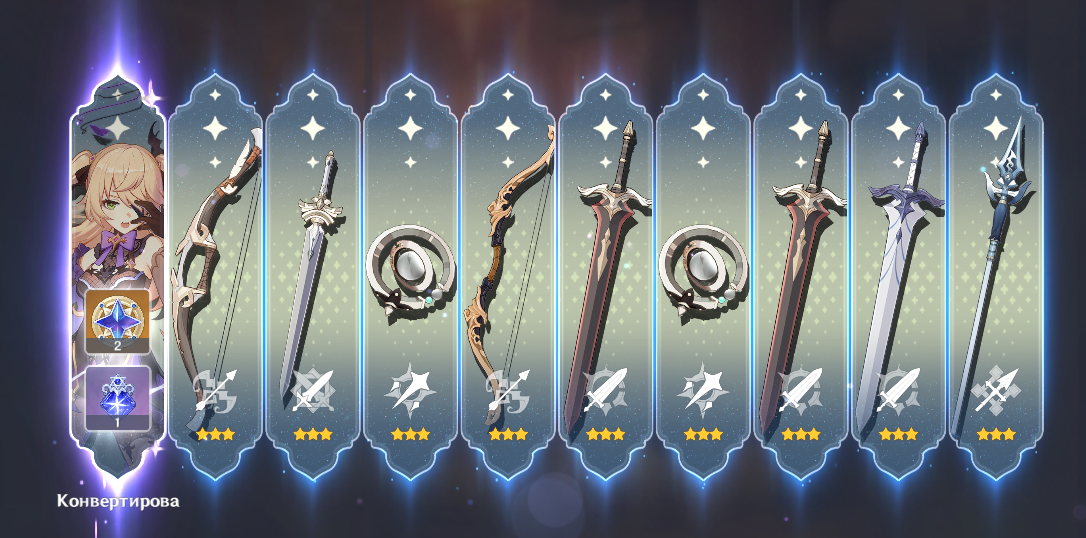Choose the brown recurve bow card
This screenshot has height=538, width=1086.
(x=508, y=270)
